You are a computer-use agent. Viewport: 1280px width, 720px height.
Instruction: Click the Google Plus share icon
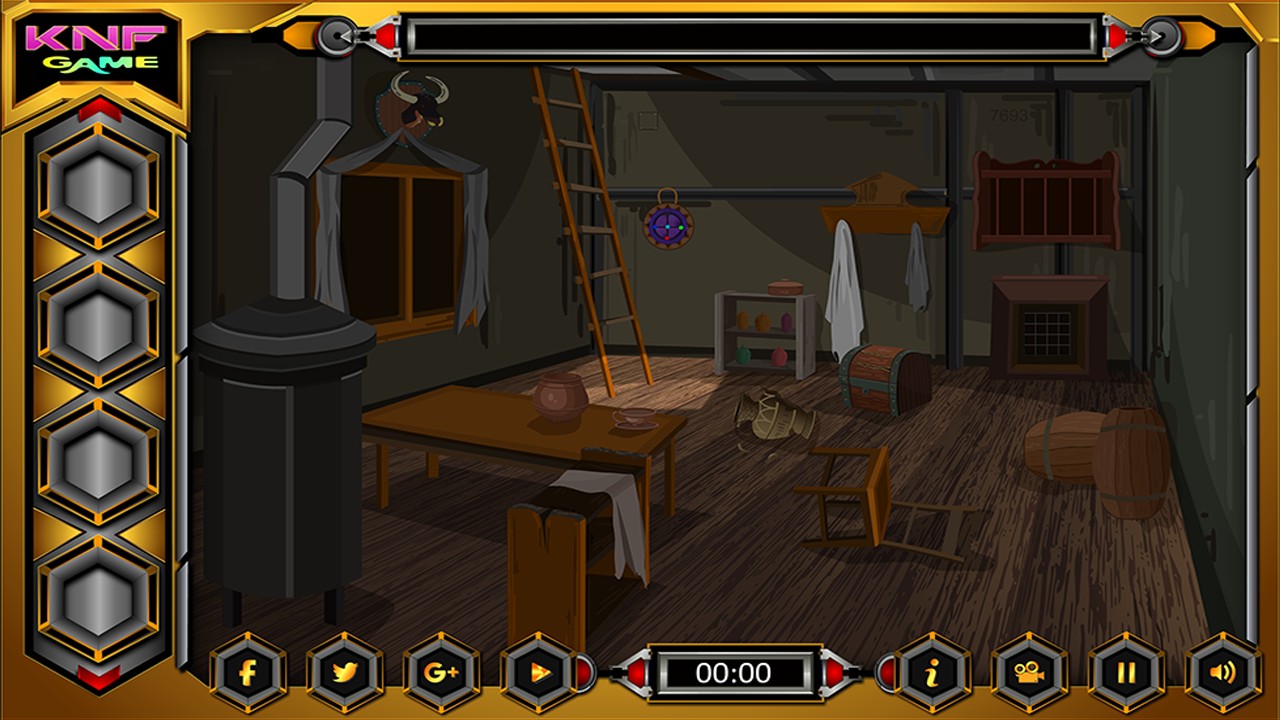click(x=441, y=673)
